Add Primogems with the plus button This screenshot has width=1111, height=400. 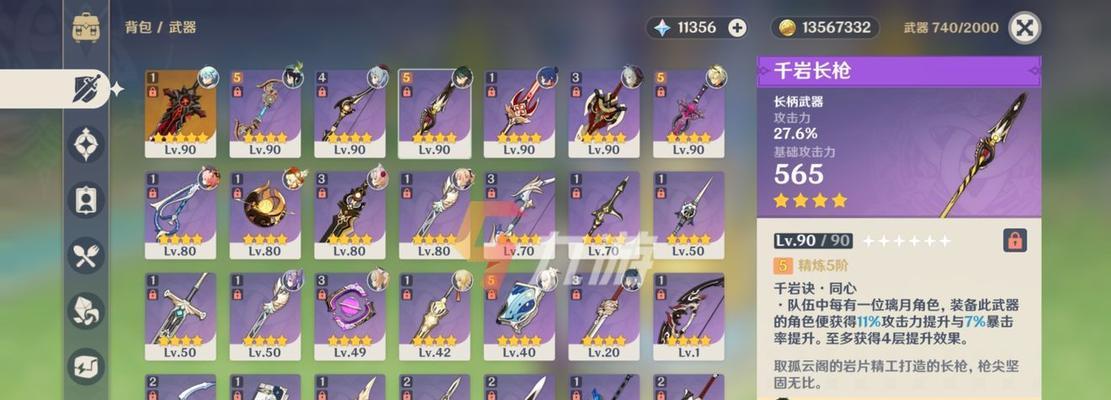pyautogui.click(x=737, y=28)
